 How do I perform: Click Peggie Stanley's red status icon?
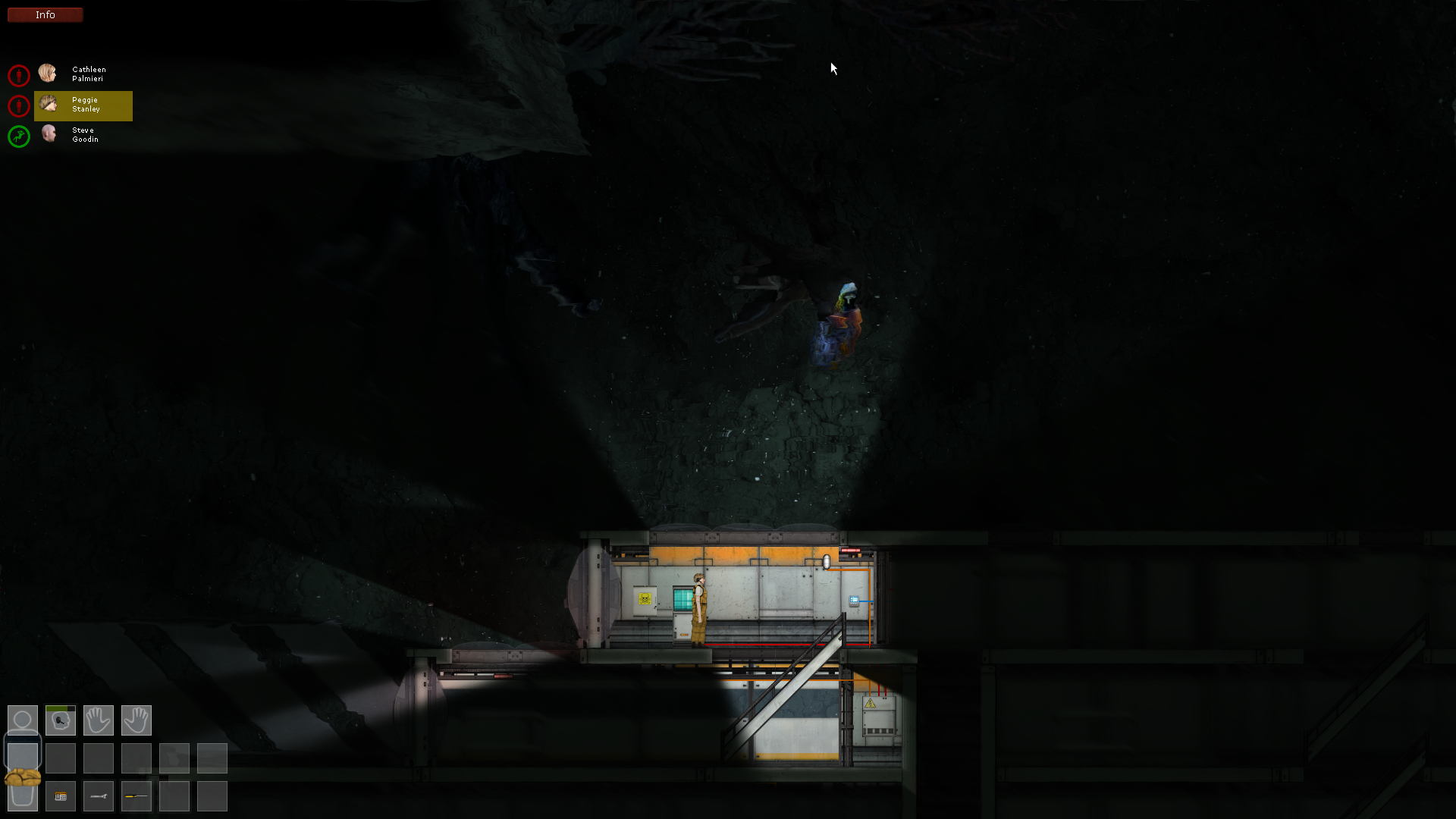point(18,106)
